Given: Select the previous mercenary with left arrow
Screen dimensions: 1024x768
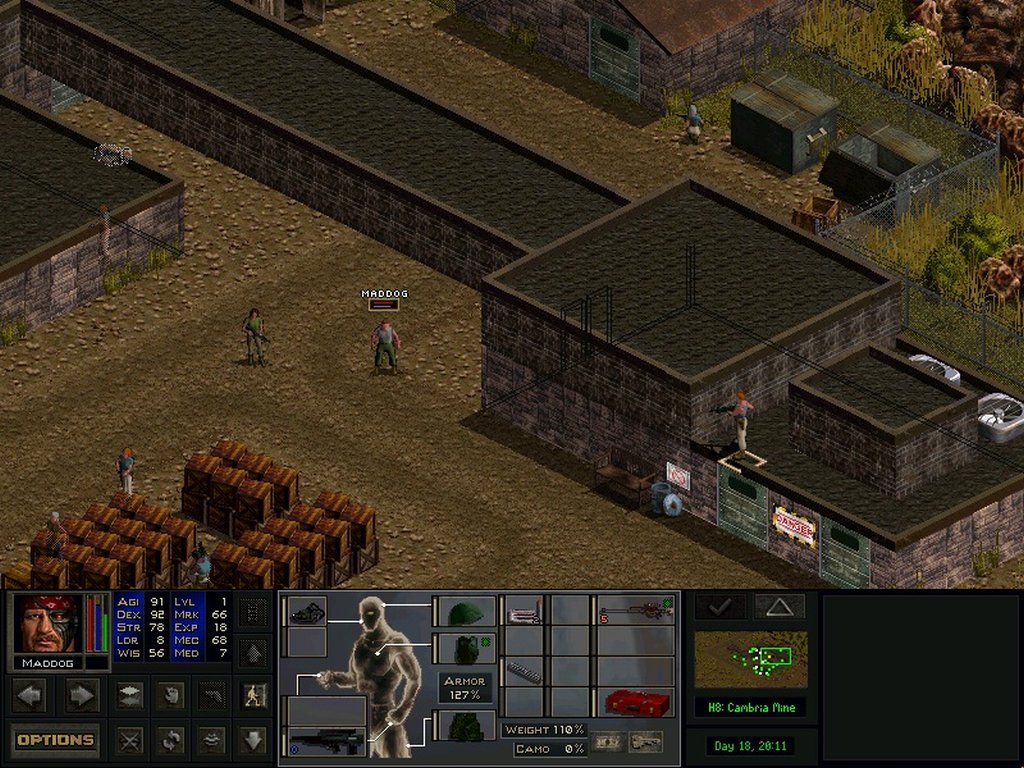Looking at the screenshot, I should point(30,694).
